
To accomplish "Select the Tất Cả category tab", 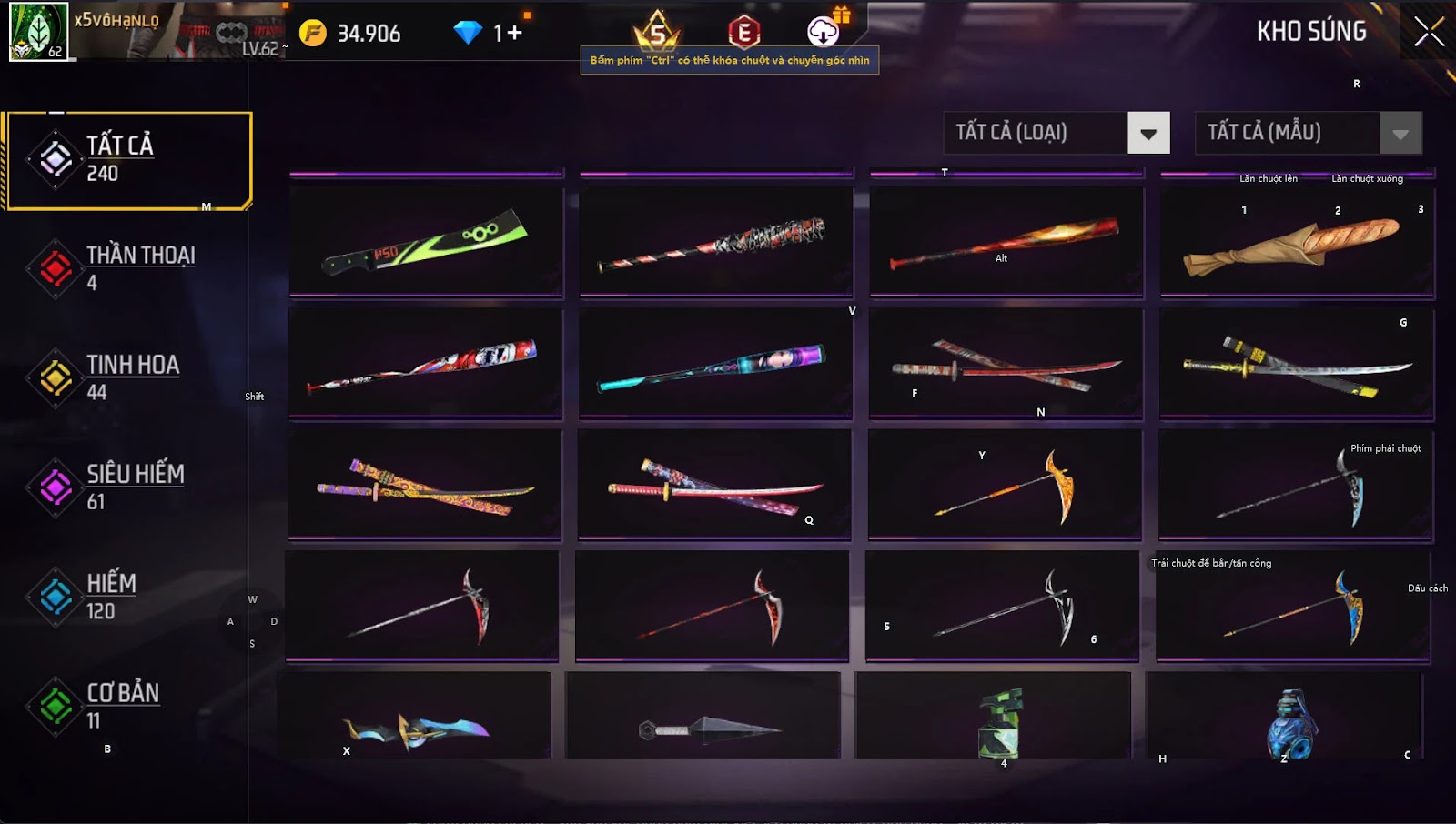I will [127, 160].
